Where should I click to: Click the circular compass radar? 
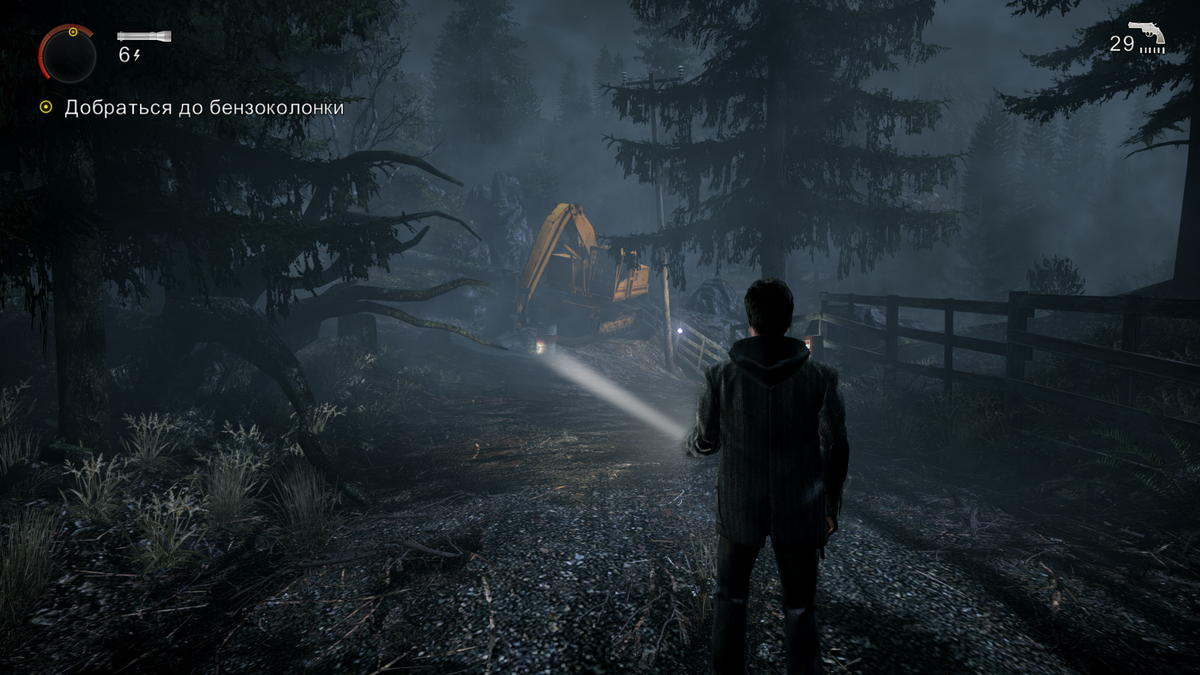click(68, 56)
